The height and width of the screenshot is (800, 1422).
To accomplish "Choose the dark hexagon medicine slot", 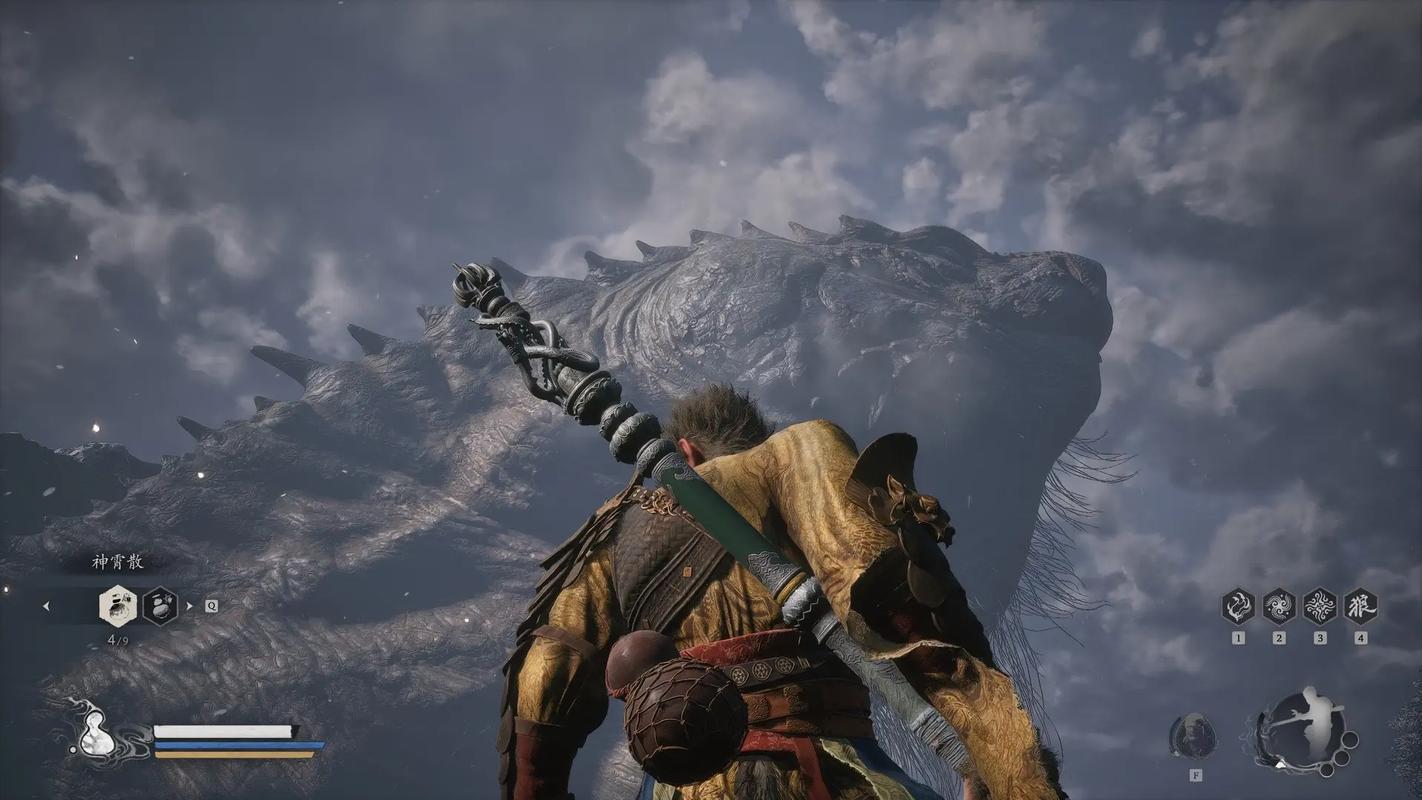I will point(160,606).
